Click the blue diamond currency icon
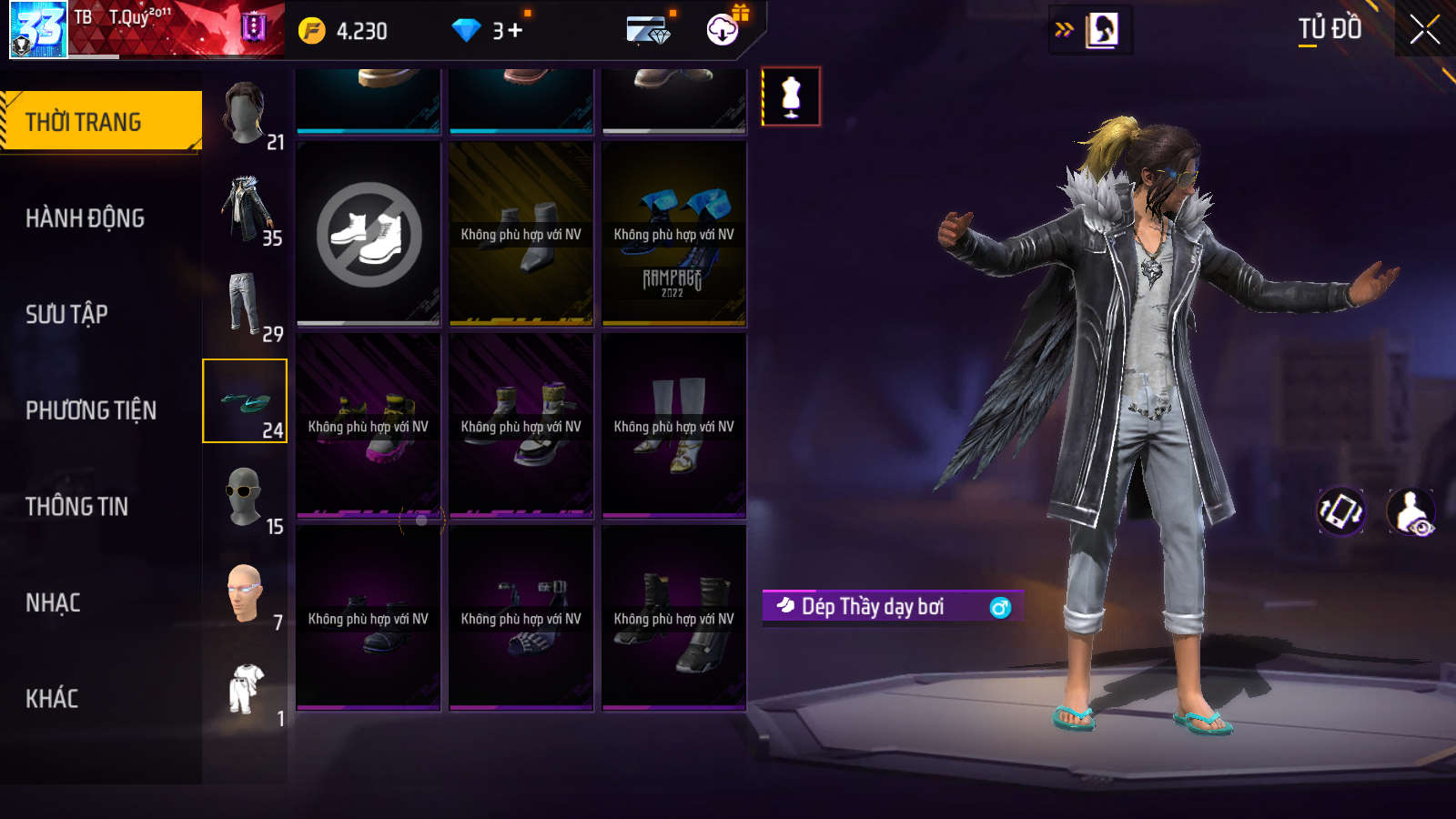Screen dimensions: 1456x819 pyautogui.click(x=466, y=31)
